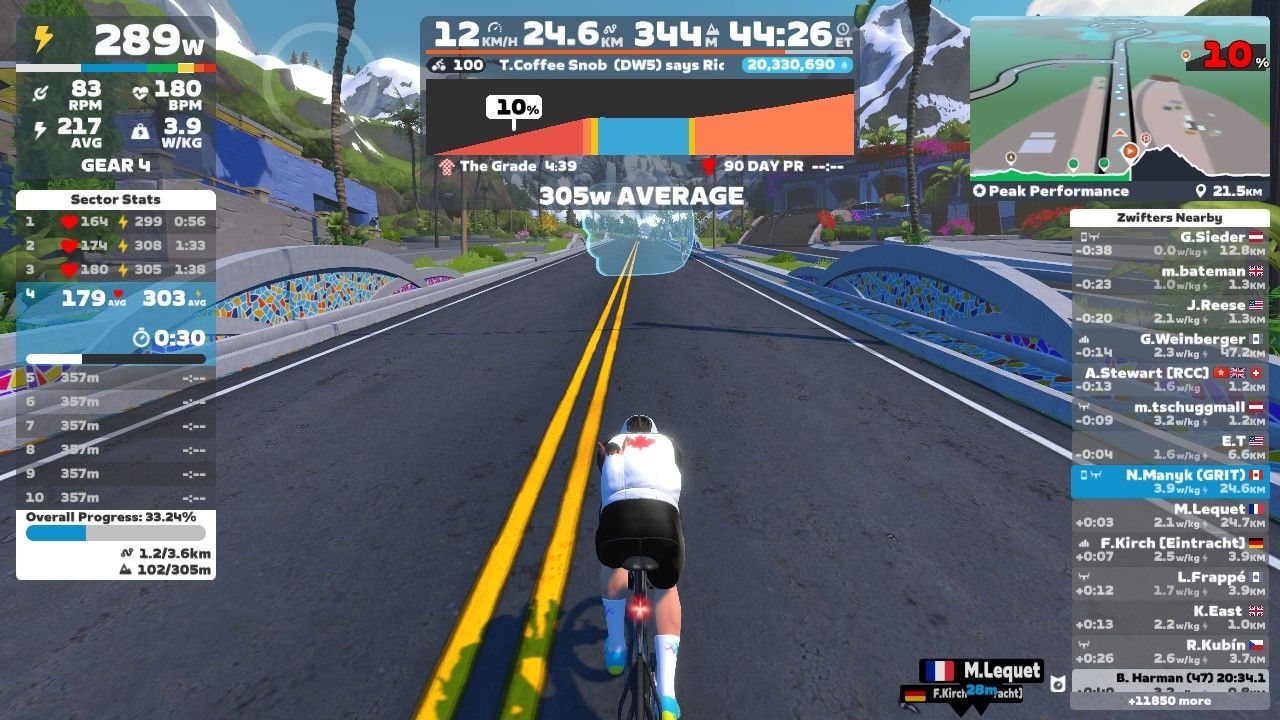Open A.Stewart [RCC] rider entry
Screen dimensions: 1280x720
[1169, 379]
